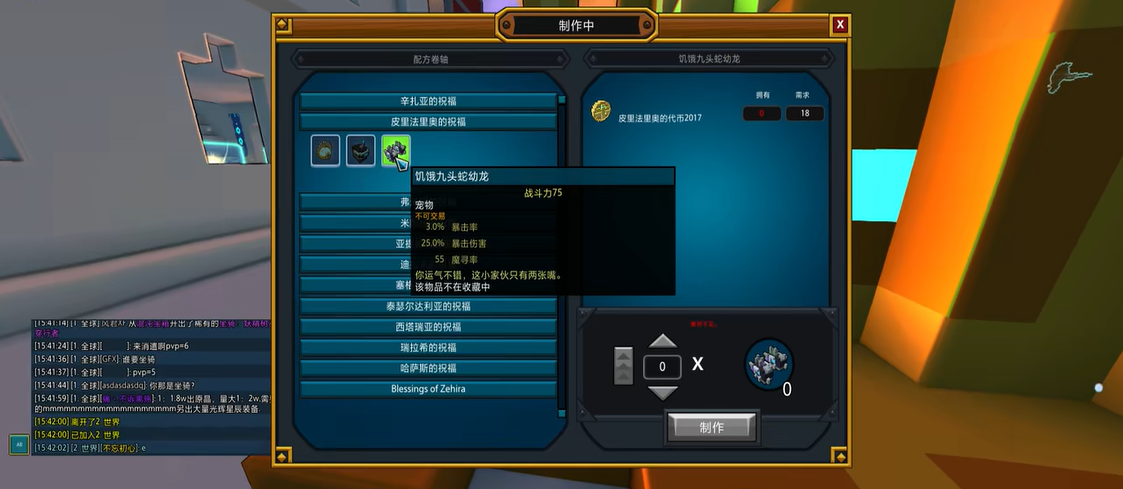This screenshot has width=1123, height=489.
Task: Expand the 哈萨斯的祝福 recipe category
Action: click(x=428, y=368)
